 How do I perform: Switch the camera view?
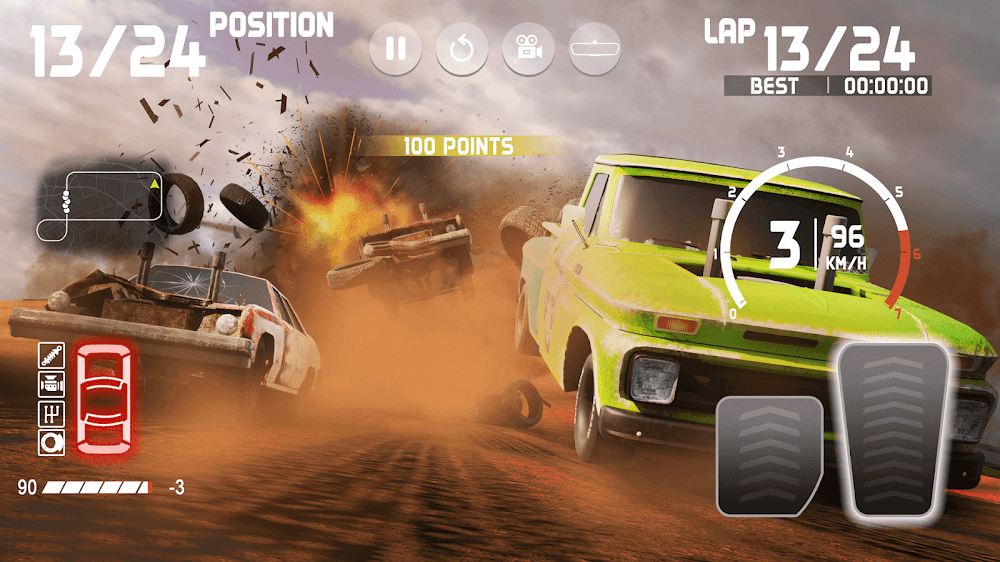[x=528, y=48]
